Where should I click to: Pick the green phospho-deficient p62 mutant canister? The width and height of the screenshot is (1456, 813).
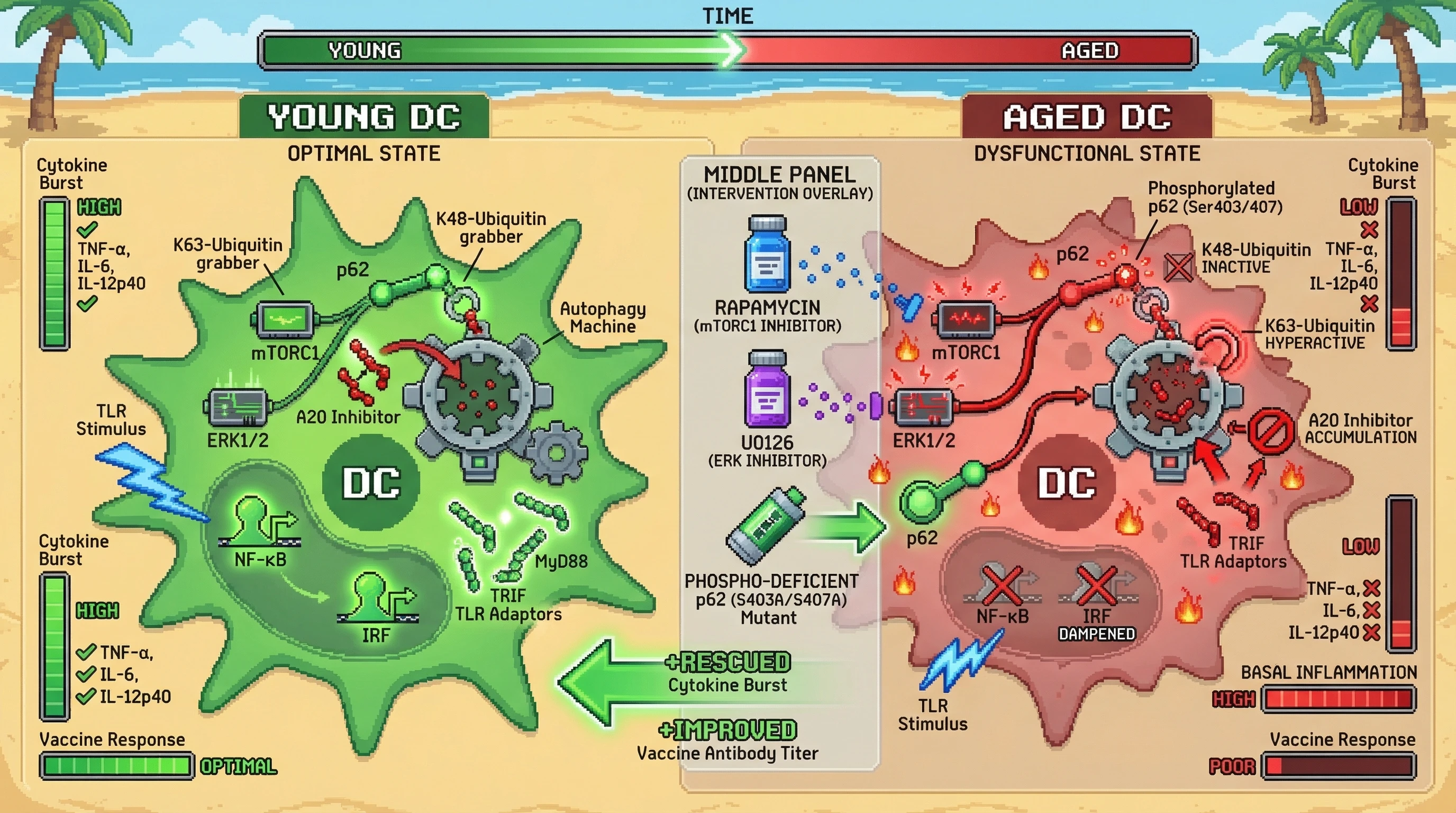click(767, 526)
